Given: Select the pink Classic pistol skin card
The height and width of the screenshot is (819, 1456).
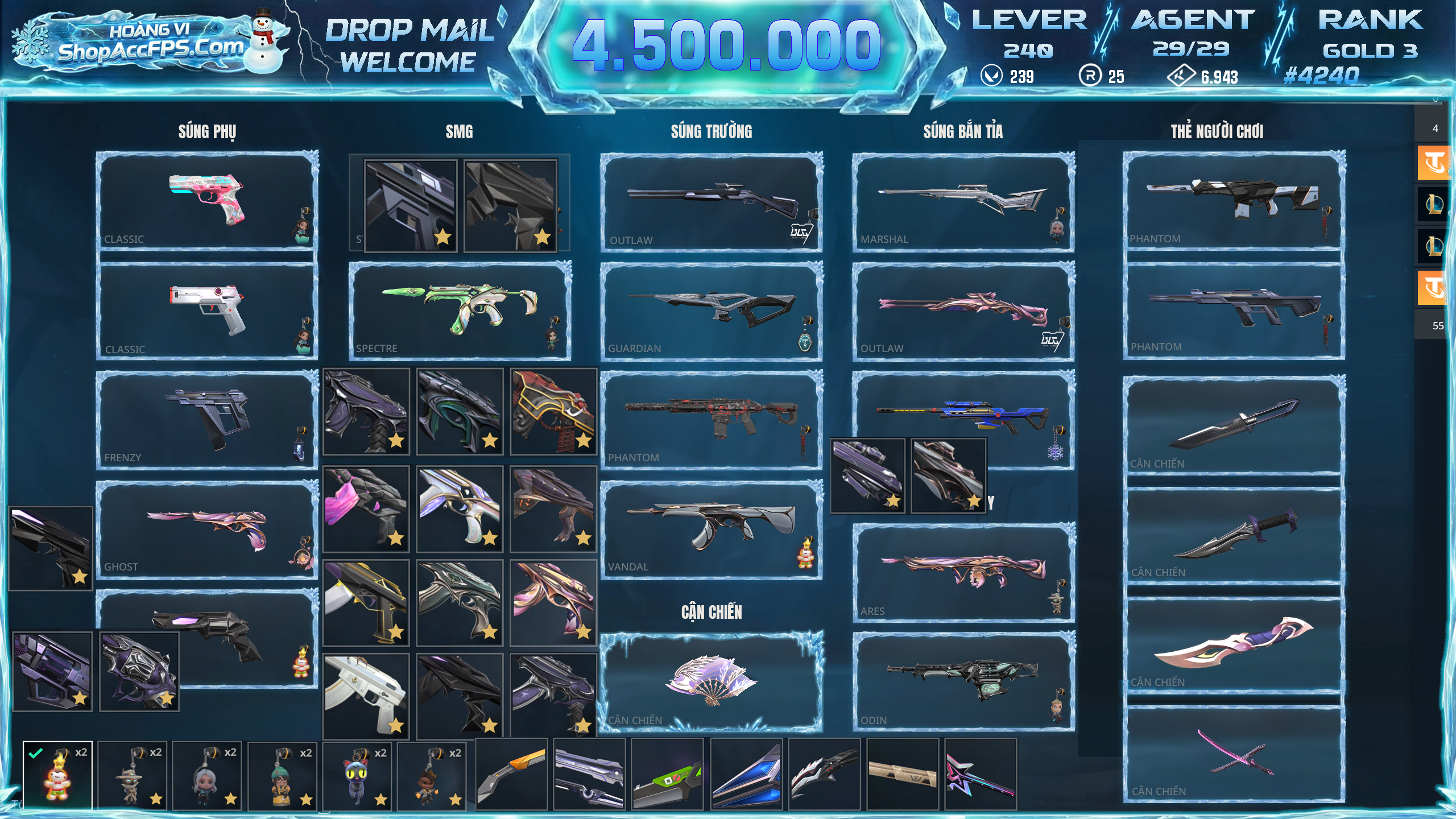Looking at the screenshot, I should pos(207,200).
